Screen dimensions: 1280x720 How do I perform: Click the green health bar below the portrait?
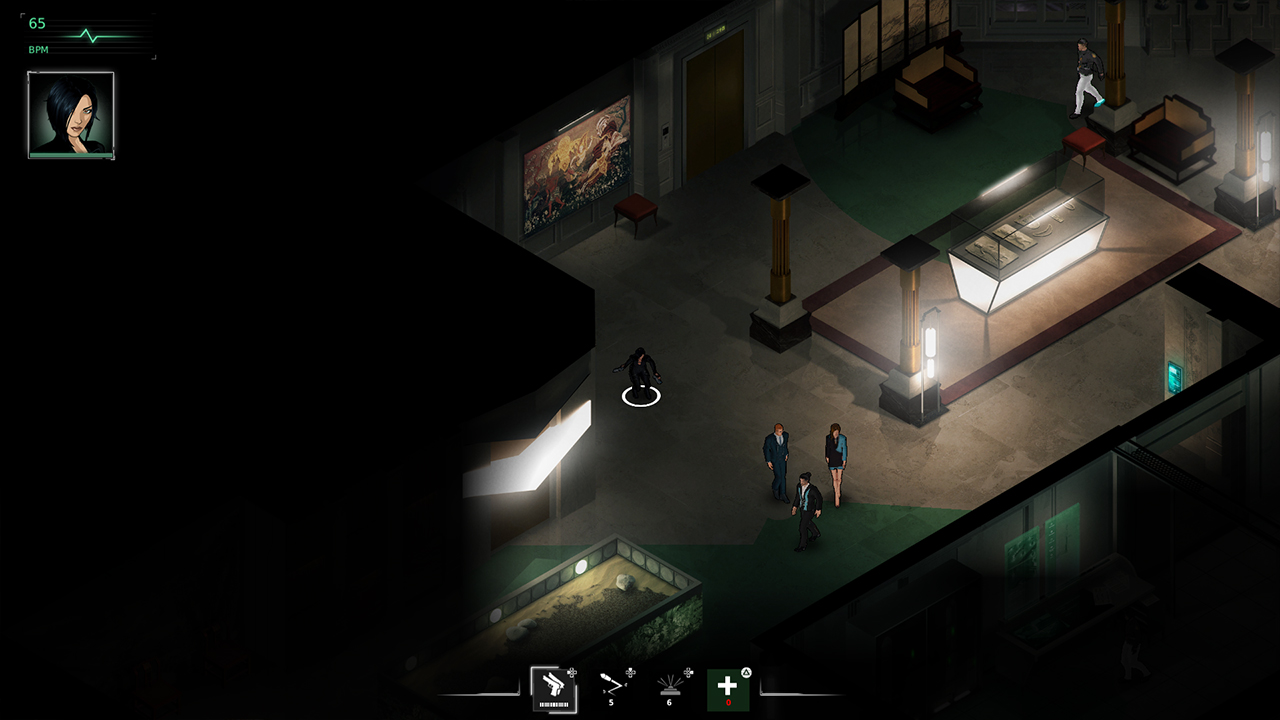(x=71, y=155)
